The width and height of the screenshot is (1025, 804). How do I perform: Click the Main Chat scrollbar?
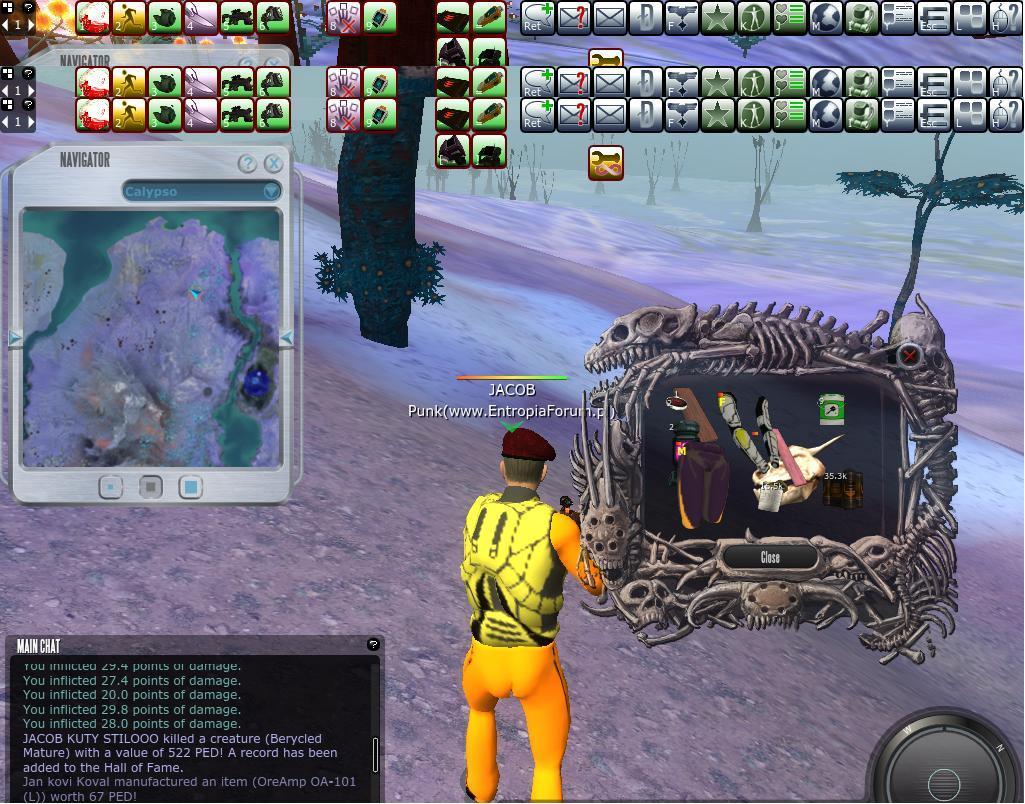pyautogui.click(x=376, y=753)
